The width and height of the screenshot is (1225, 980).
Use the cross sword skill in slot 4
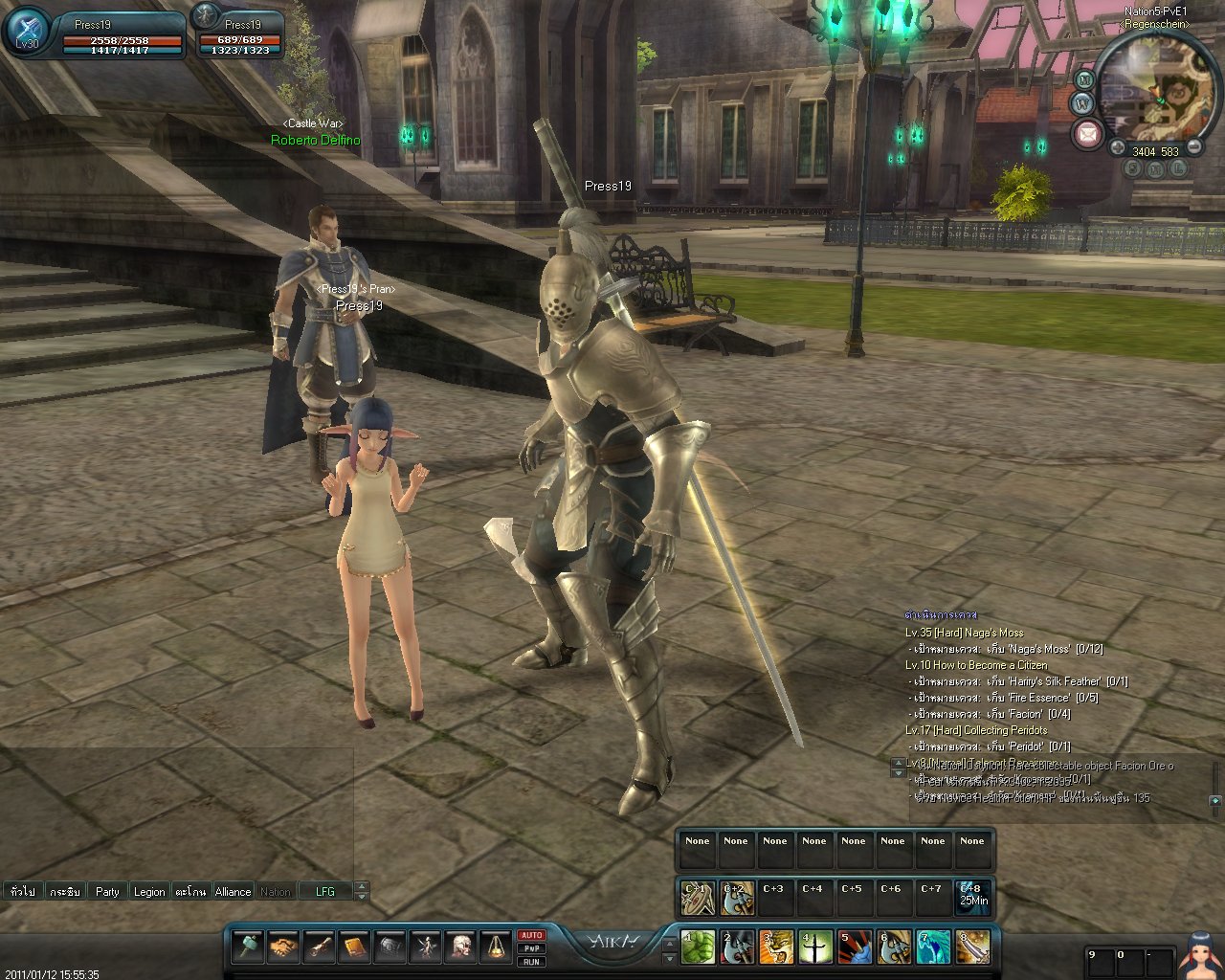(x=815, y=947)
